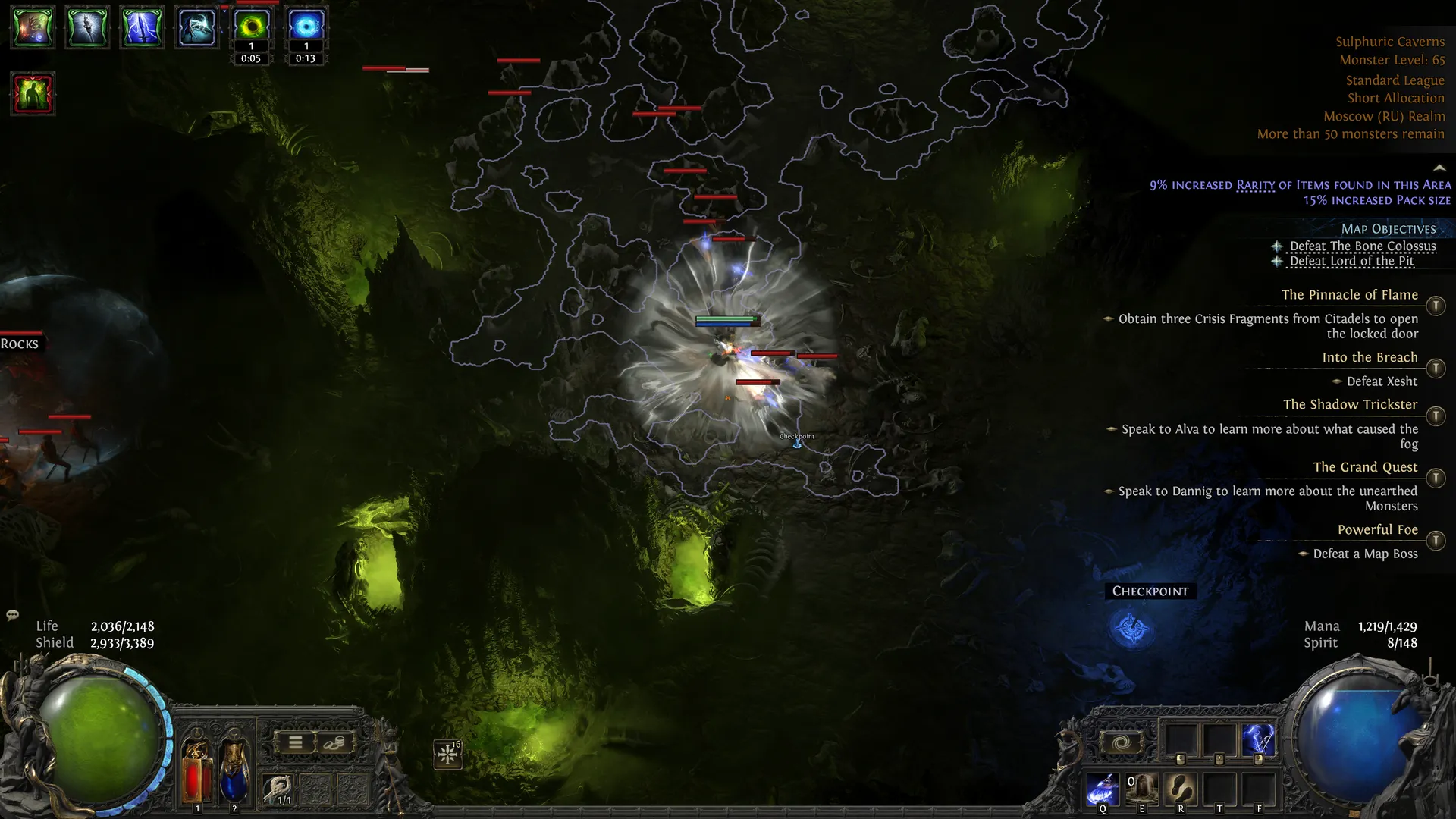1456x819 pixels.
Task: Click the snowflake icon marked 16
Action: [447, 754]
